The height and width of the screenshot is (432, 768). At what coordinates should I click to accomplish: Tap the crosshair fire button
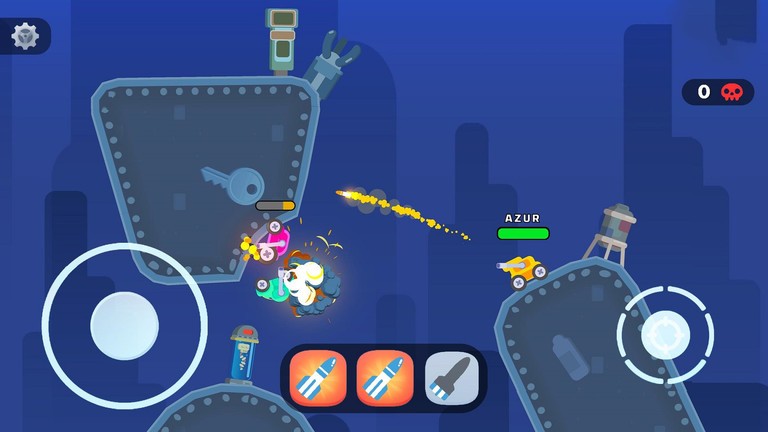pyautogui.click(x=665, y=334)
